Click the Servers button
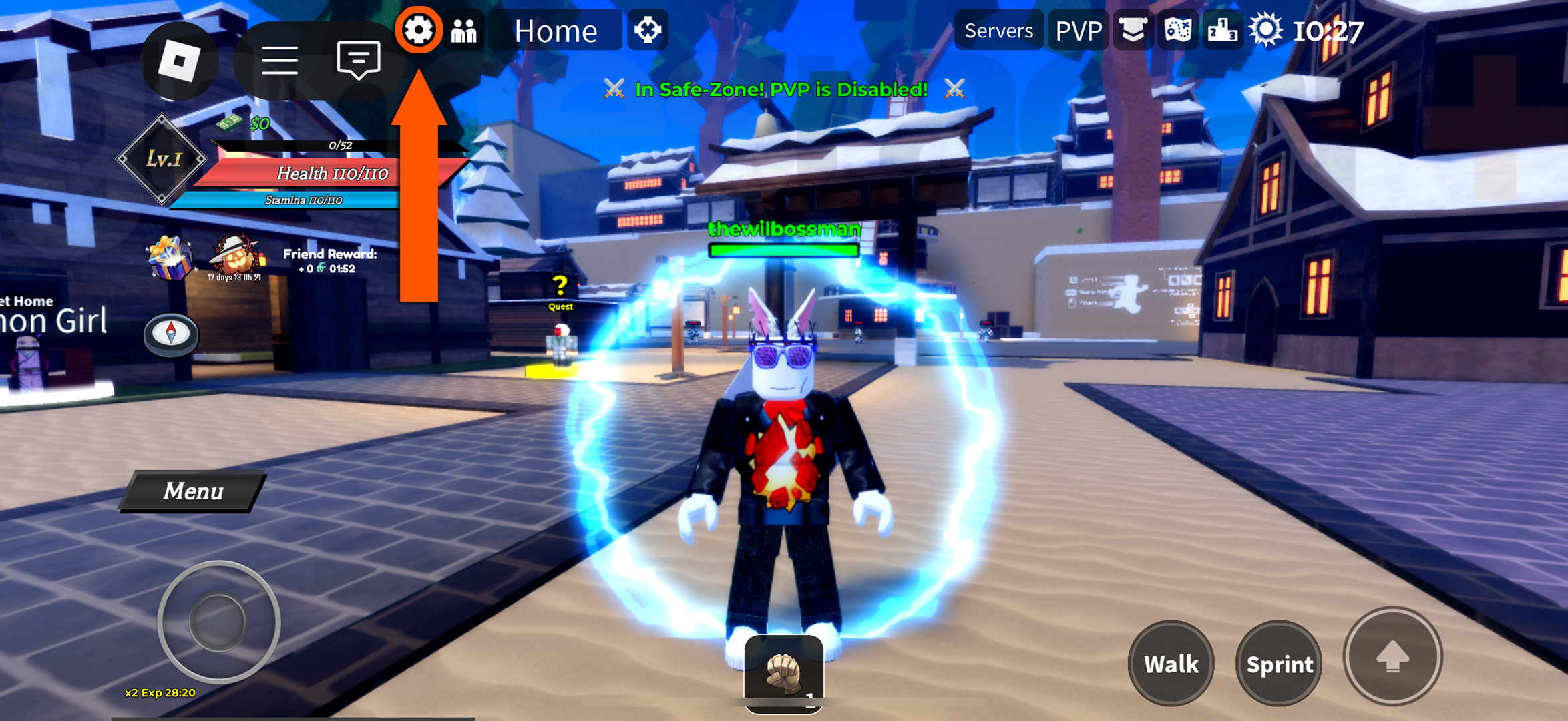1568x721 pixels. [998, 30]
